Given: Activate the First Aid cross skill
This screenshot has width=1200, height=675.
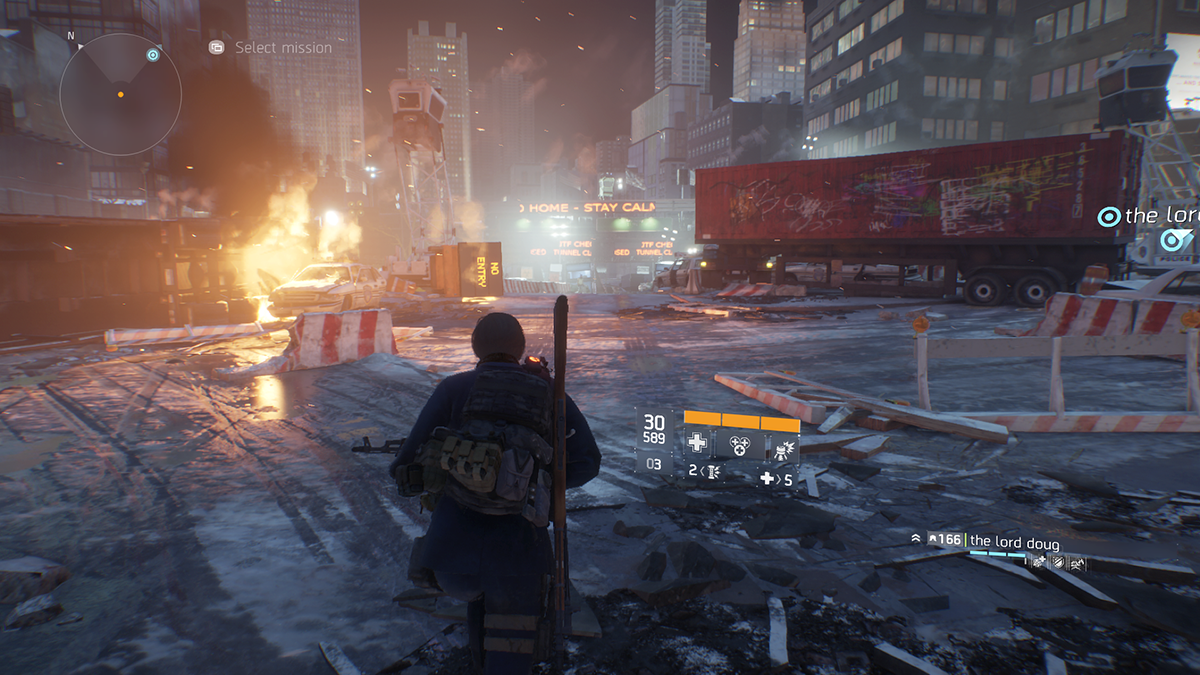Looking at the screenshot, I should 698,444.
